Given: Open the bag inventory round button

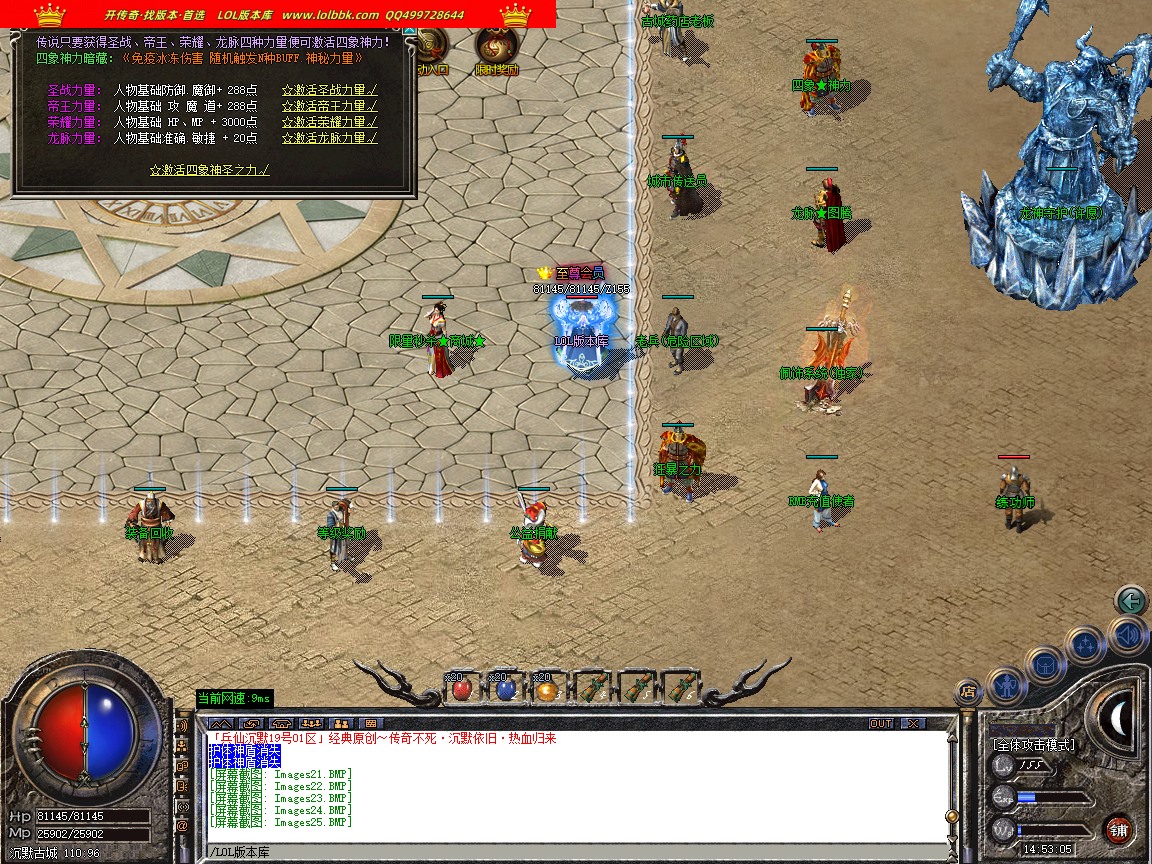Looking at the screenshot, I should [1045, 665].
